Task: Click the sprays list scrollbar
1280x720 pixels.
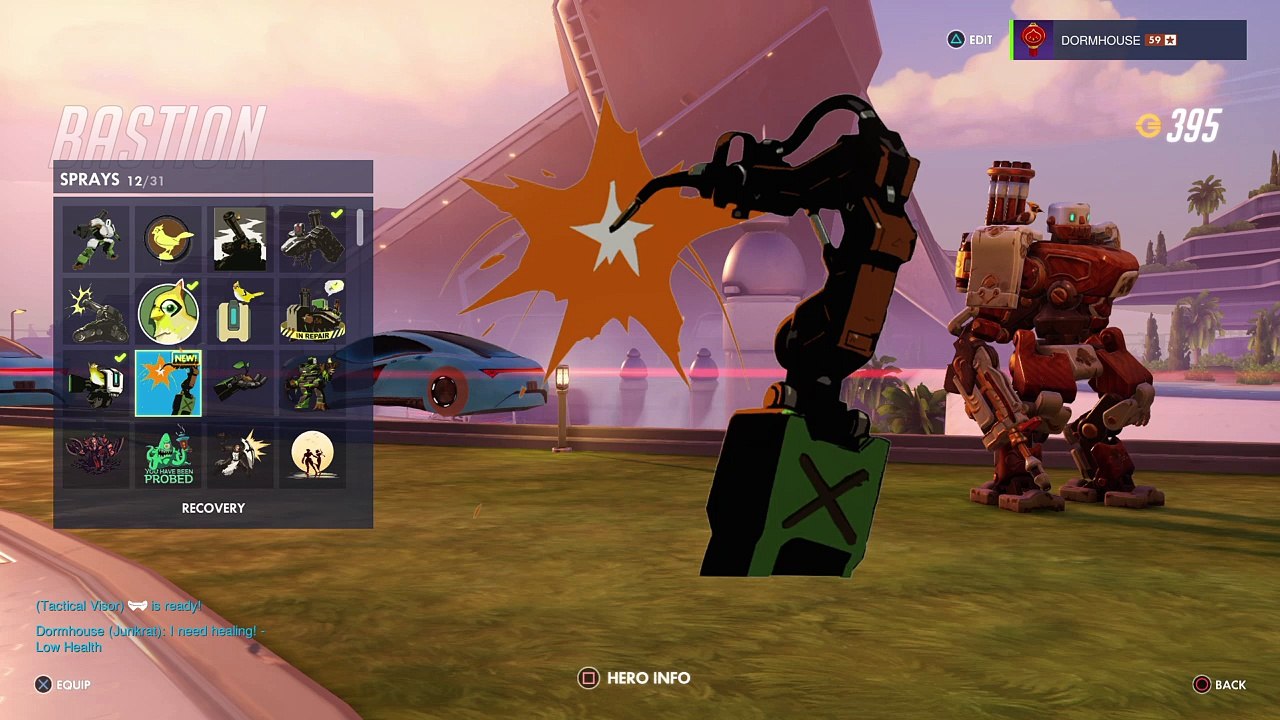Action: pyautogui.click(x=360, y=228)
